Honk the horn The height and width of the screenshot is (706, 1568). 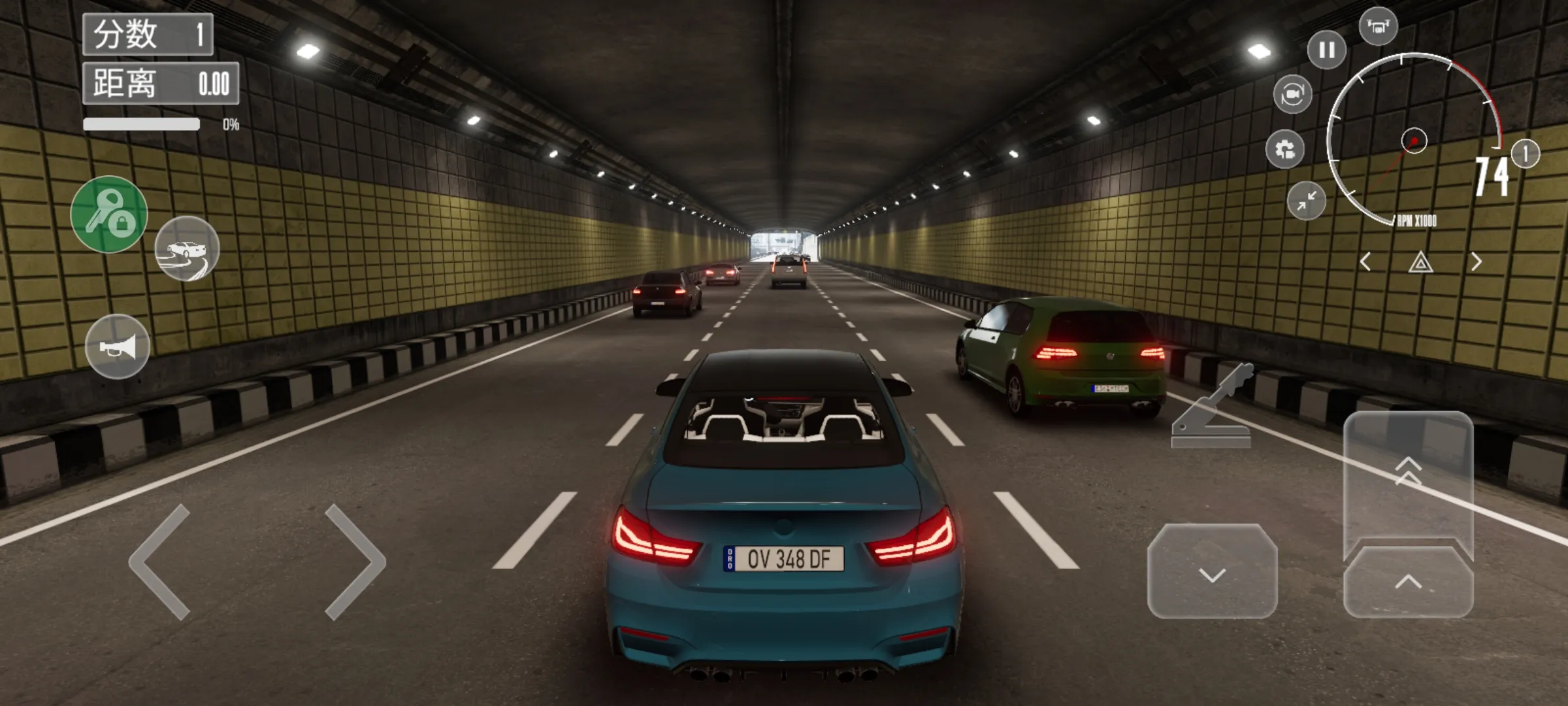click(x=118, y=346)
